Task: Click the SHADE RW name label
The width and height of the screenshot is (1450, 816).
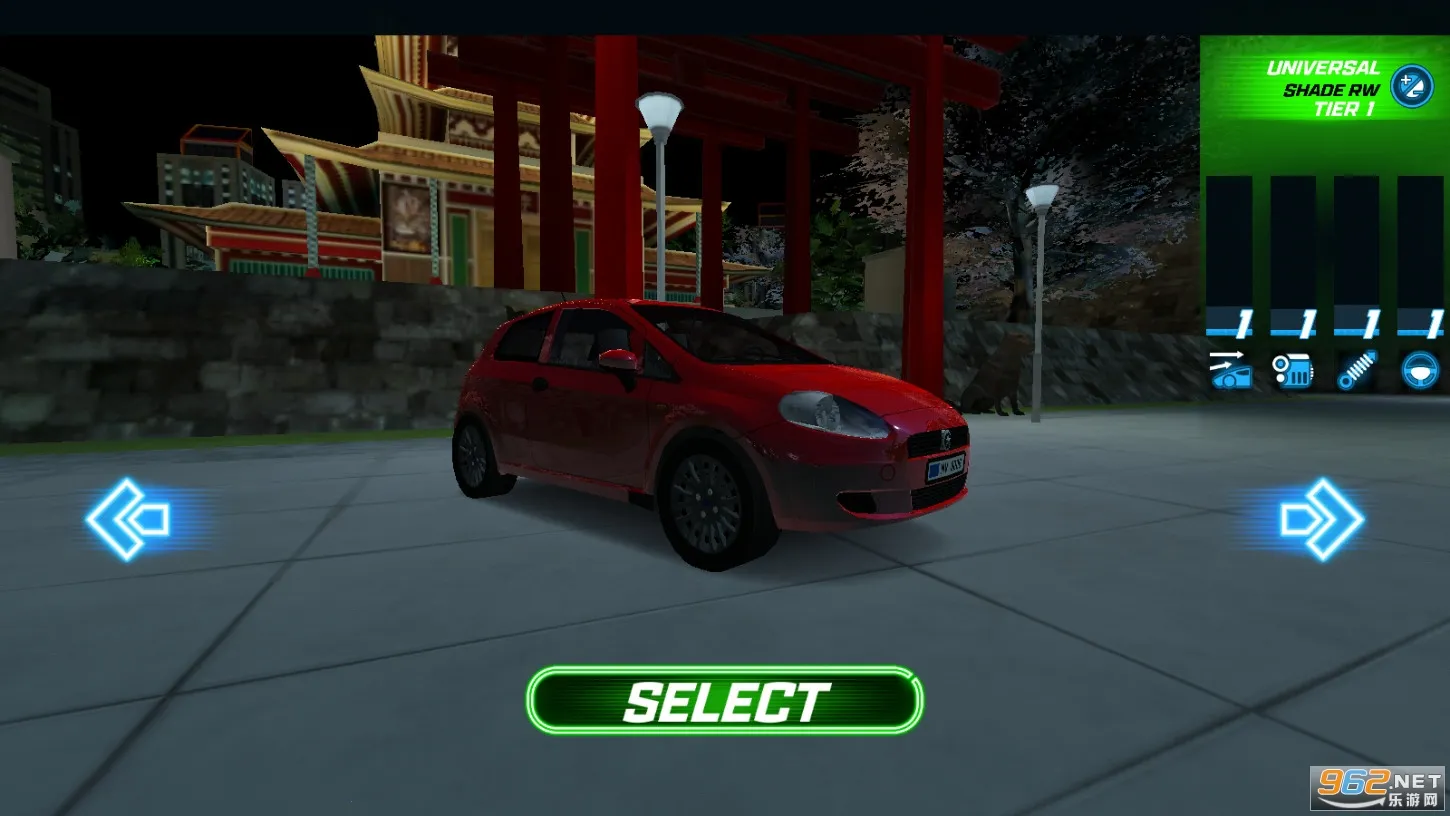Action: 1333,88
